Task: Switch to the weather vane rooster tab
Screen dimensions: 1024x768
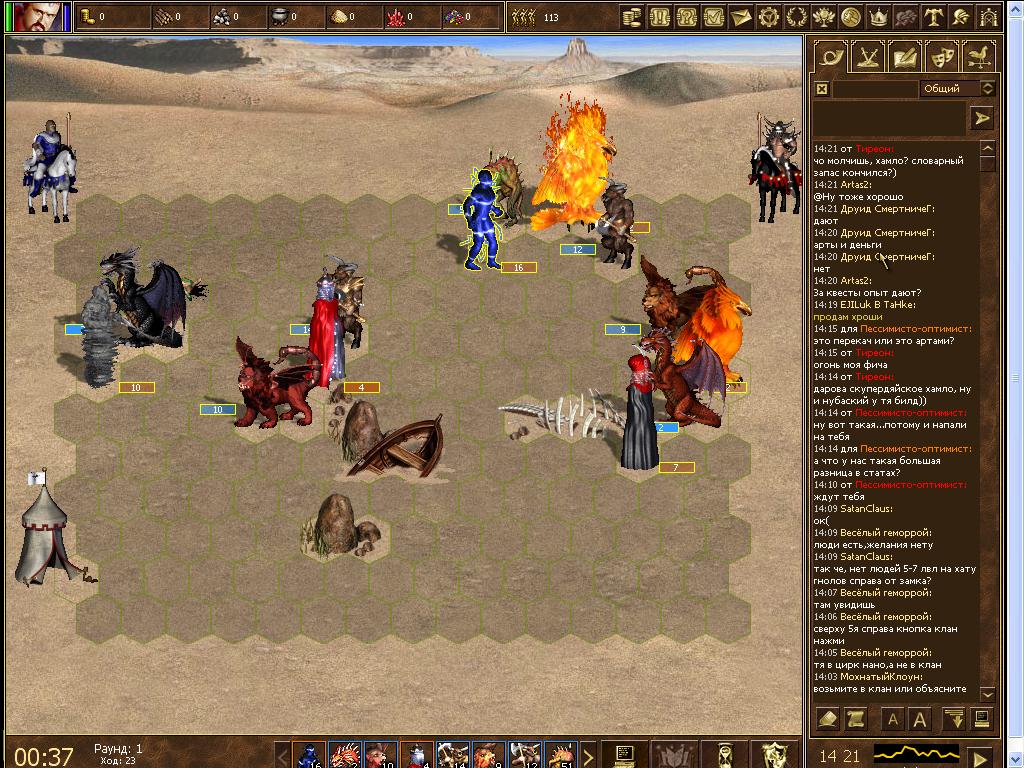Action: coord(978,57)
